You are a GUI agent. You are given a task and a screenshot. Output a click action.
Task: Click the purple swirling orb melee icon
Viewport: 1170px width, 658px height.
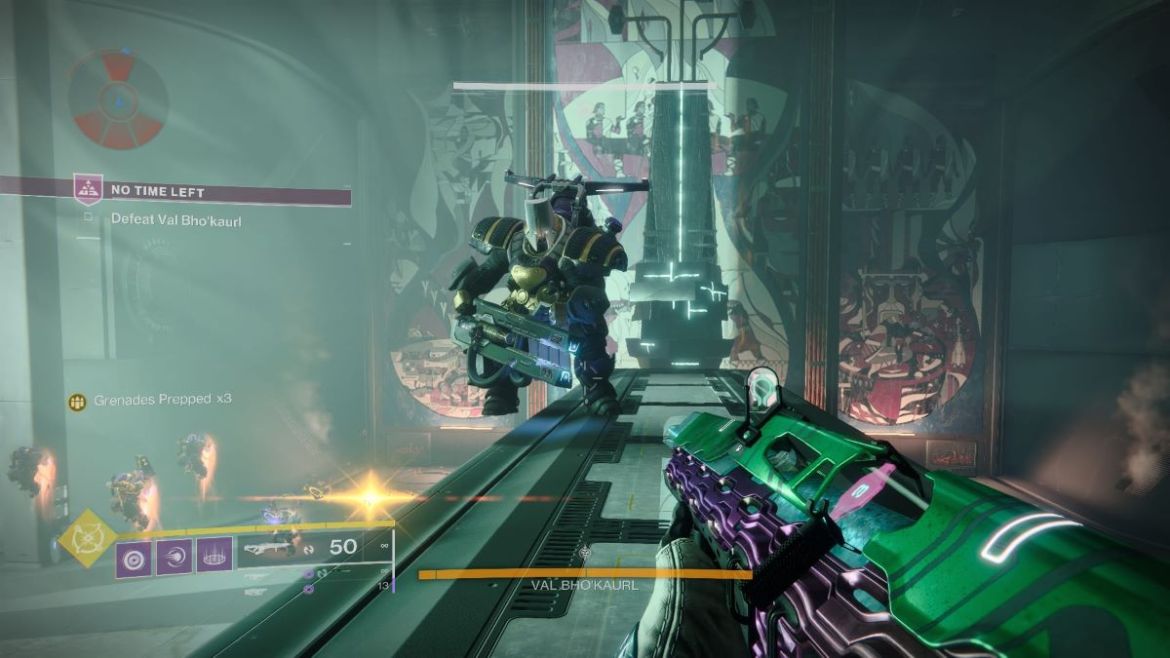[174, 557]
